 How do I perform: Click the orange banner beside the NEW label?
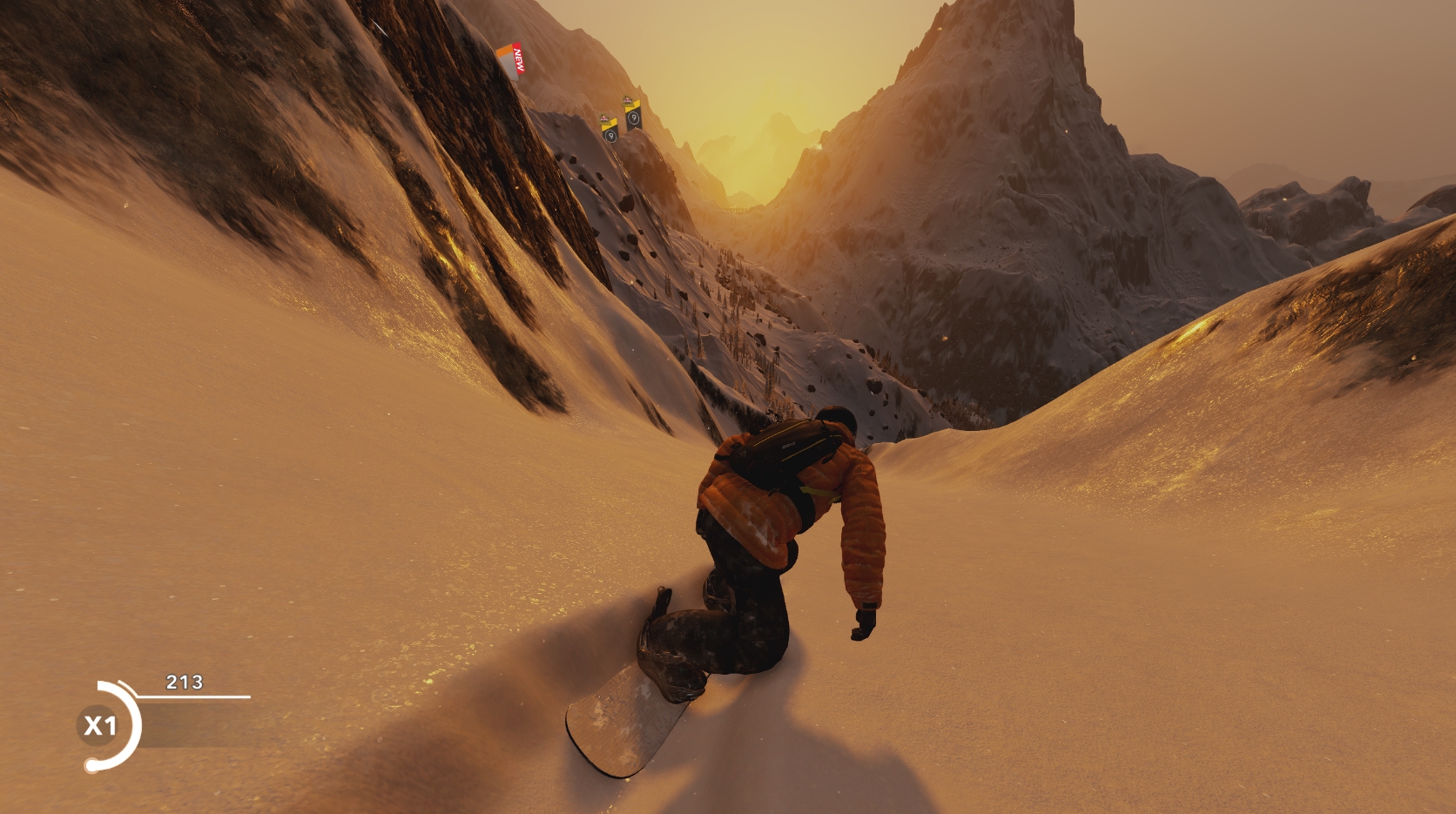coord(505,50)
